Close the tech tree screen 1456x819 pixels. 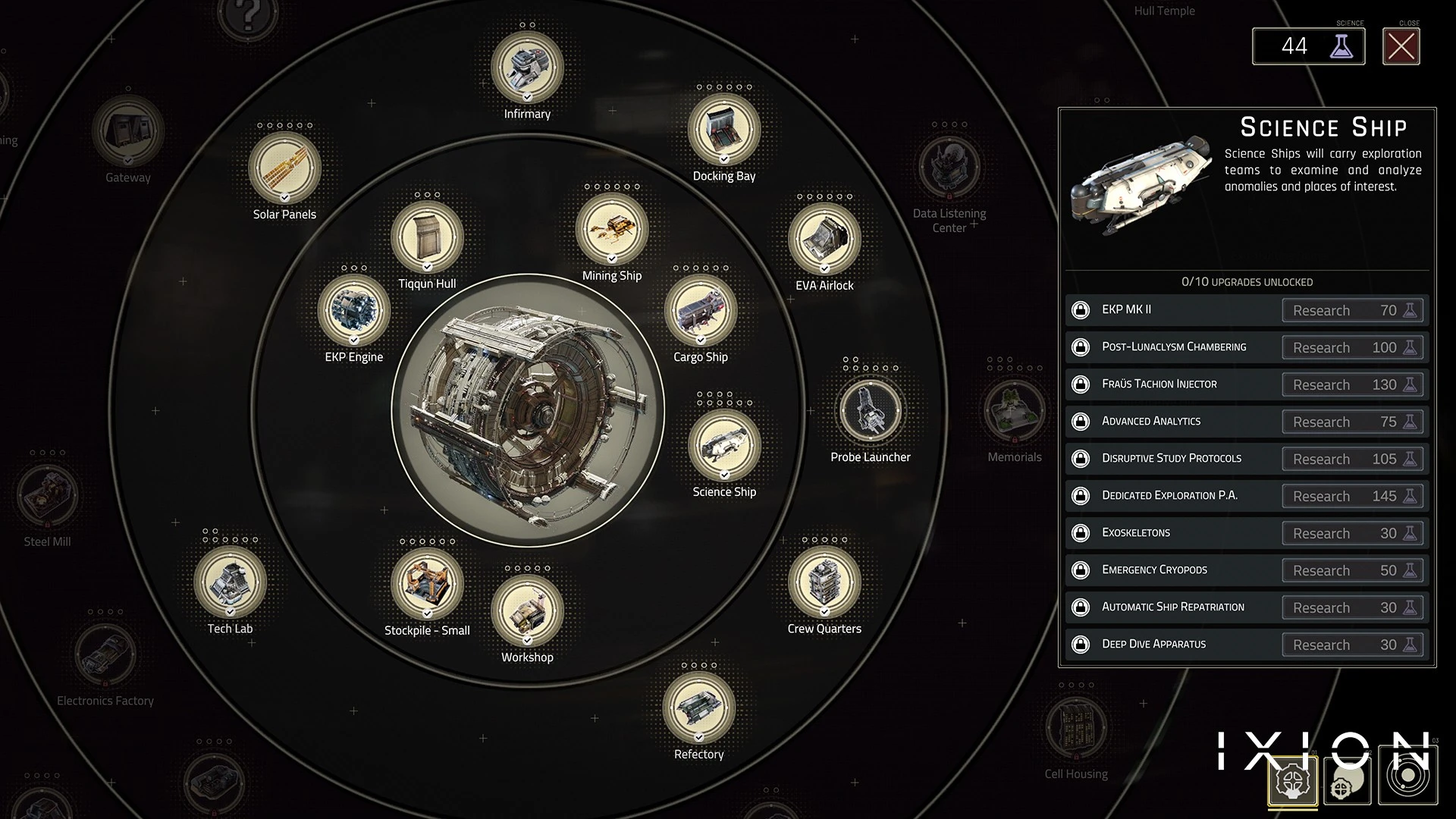click(1401, 47)
